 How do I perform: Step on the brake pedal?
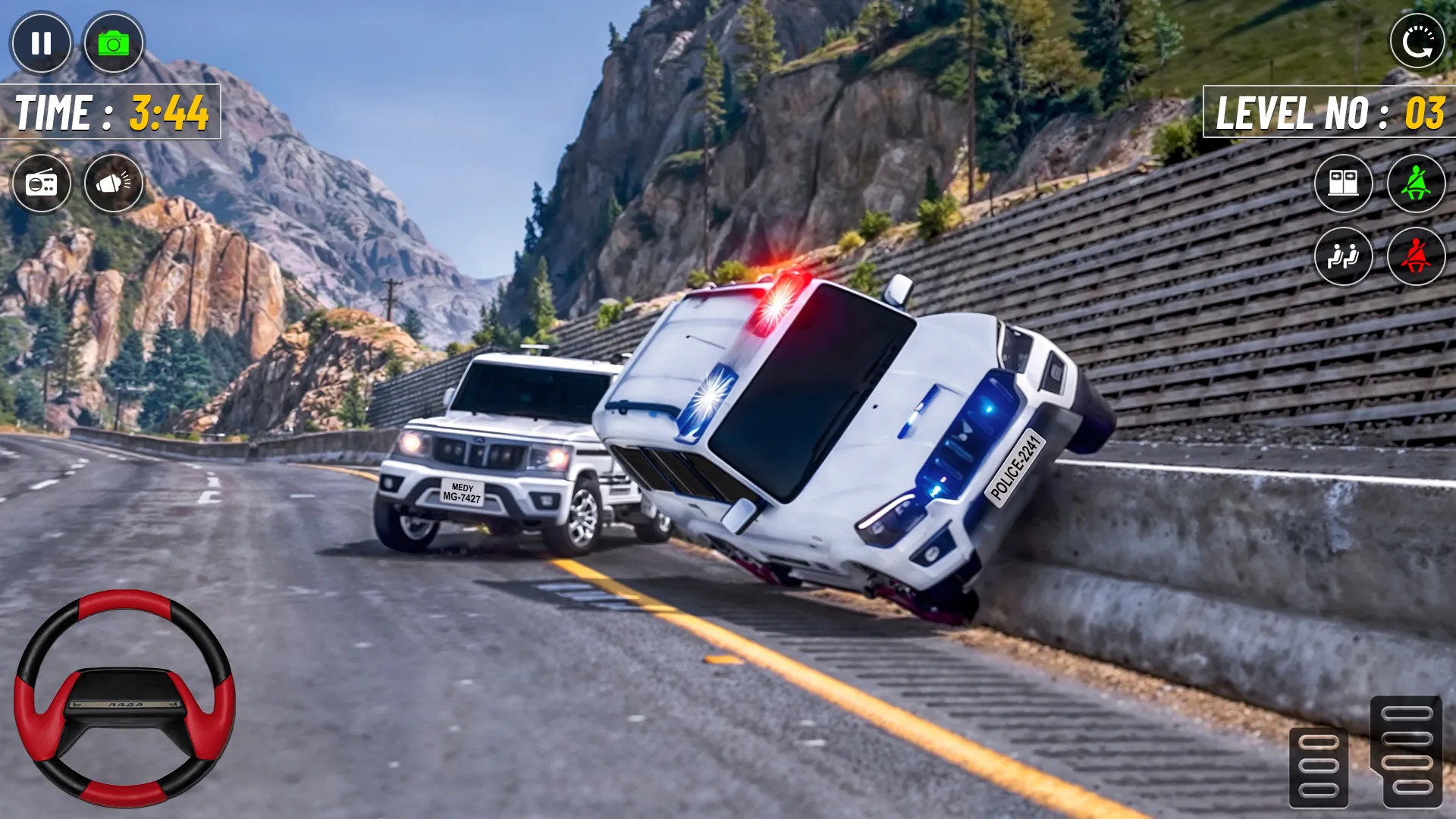tap(1319, 766)
